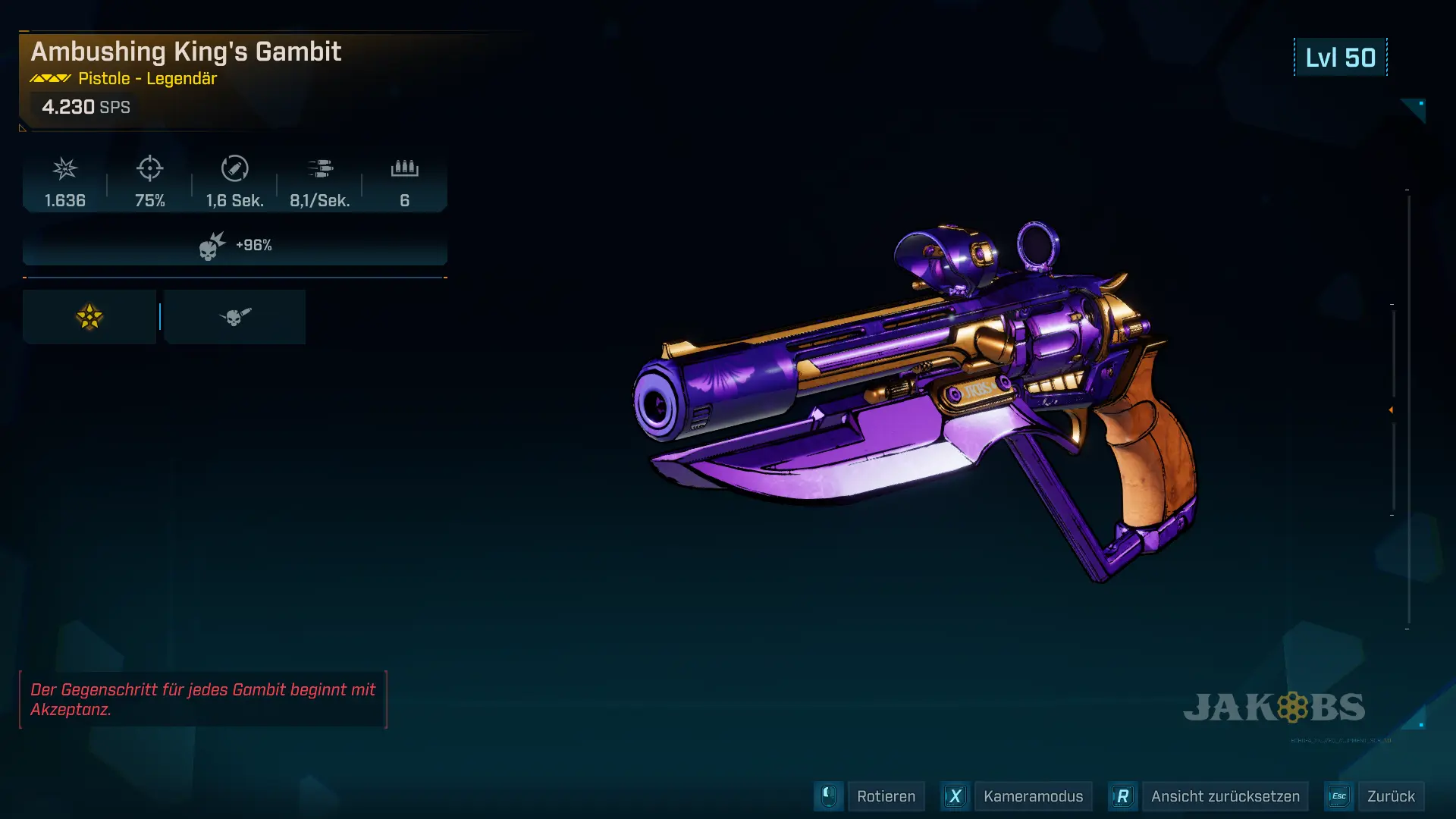Click the Rotieren button

[x=885, y=796]
